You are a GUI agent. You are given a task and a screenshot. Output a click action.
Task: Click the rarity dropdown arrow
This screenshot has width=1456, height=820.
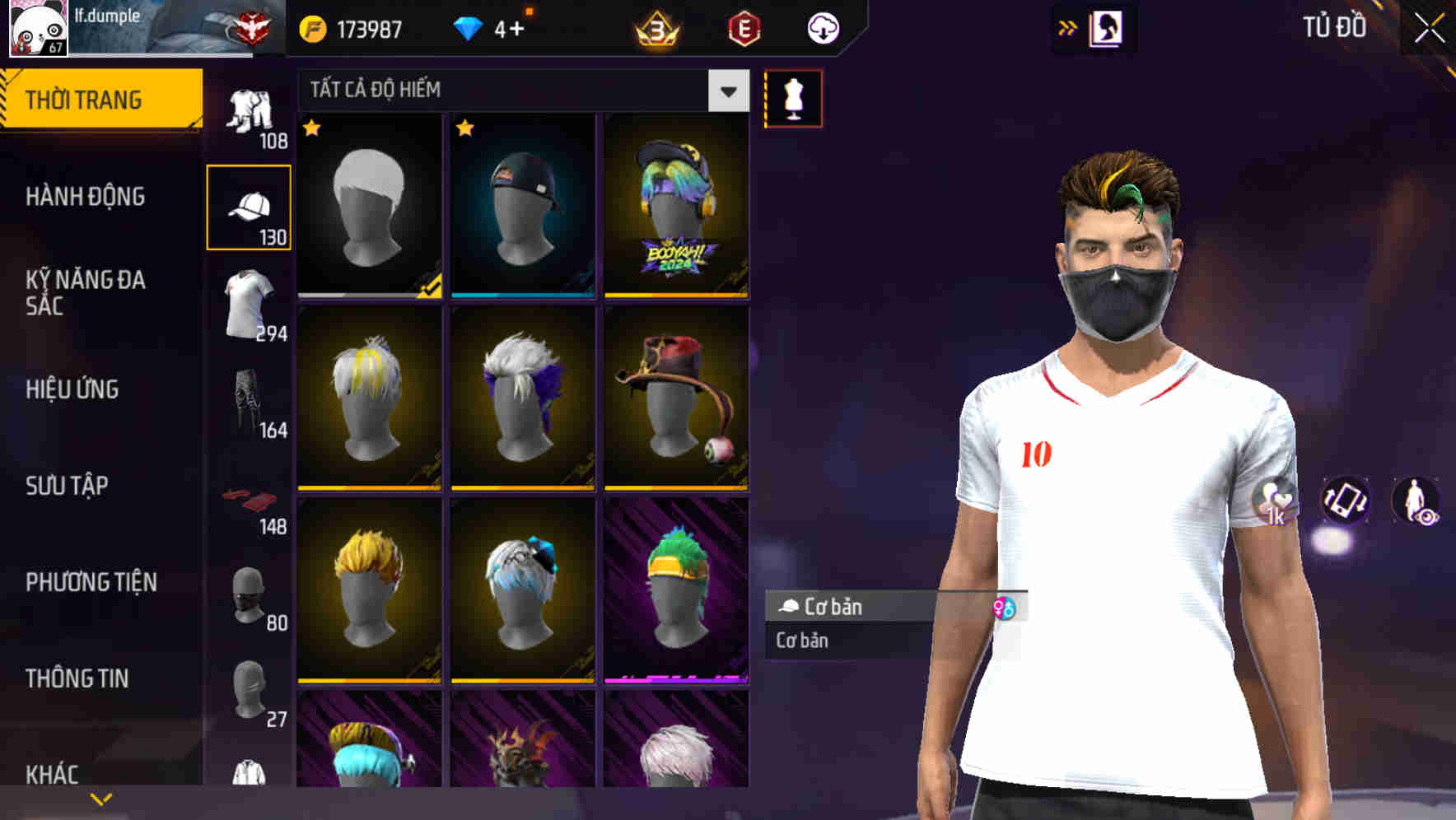point(727,91)
